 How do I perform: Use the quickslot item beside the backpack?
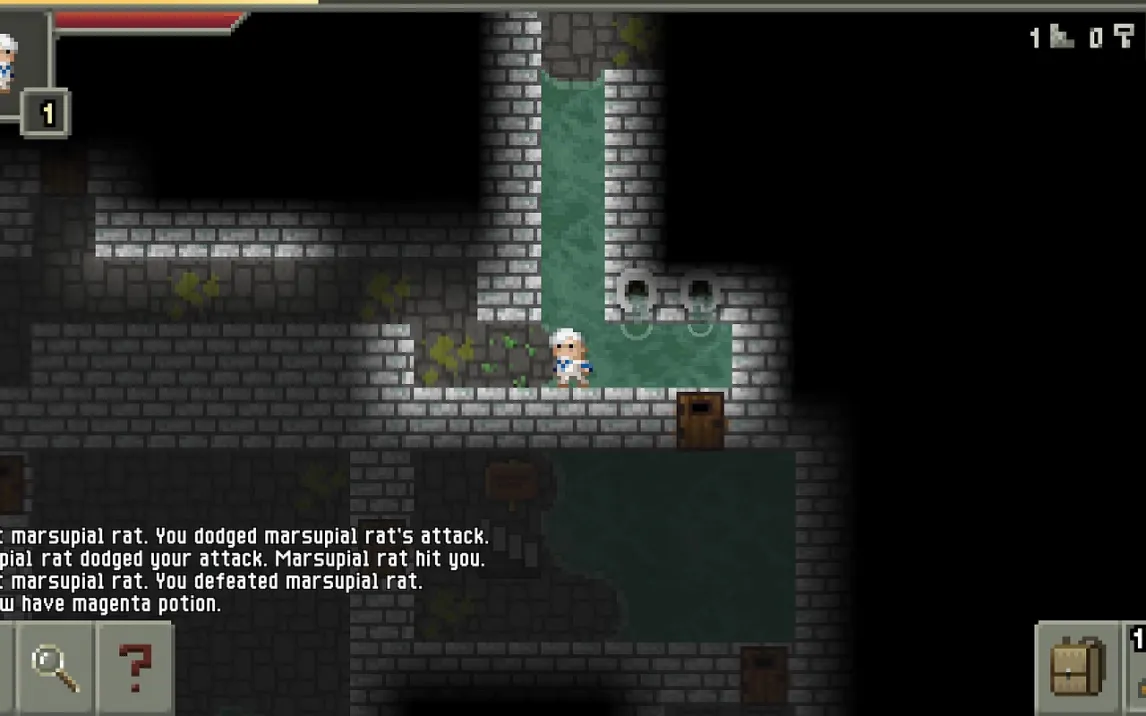click(1137, 667)
